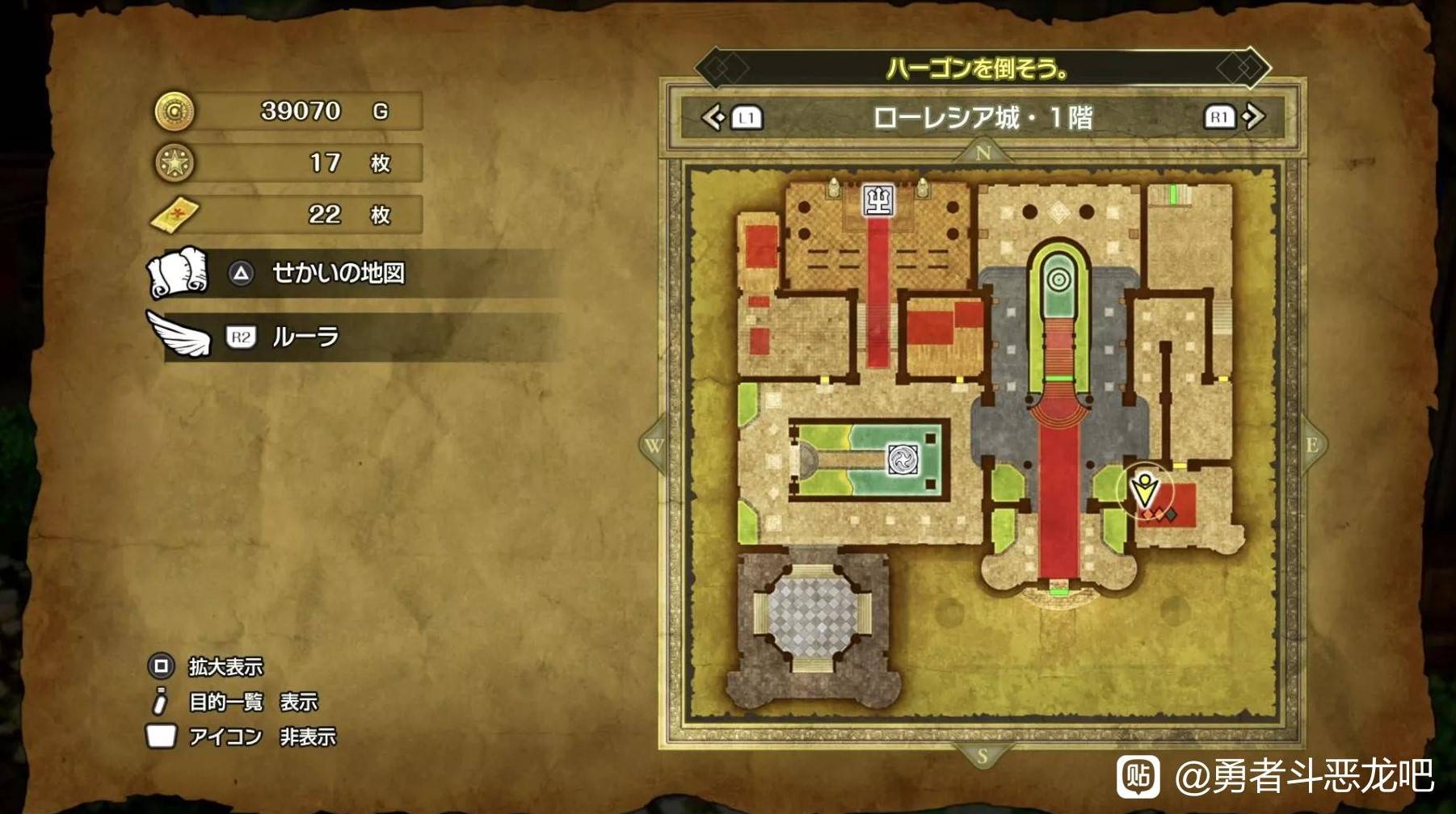Image resolution: width=1456 pixels, height=814 pixels.
Task: Click the swirl teleport marker in courtyard
Action: point(903,459)
